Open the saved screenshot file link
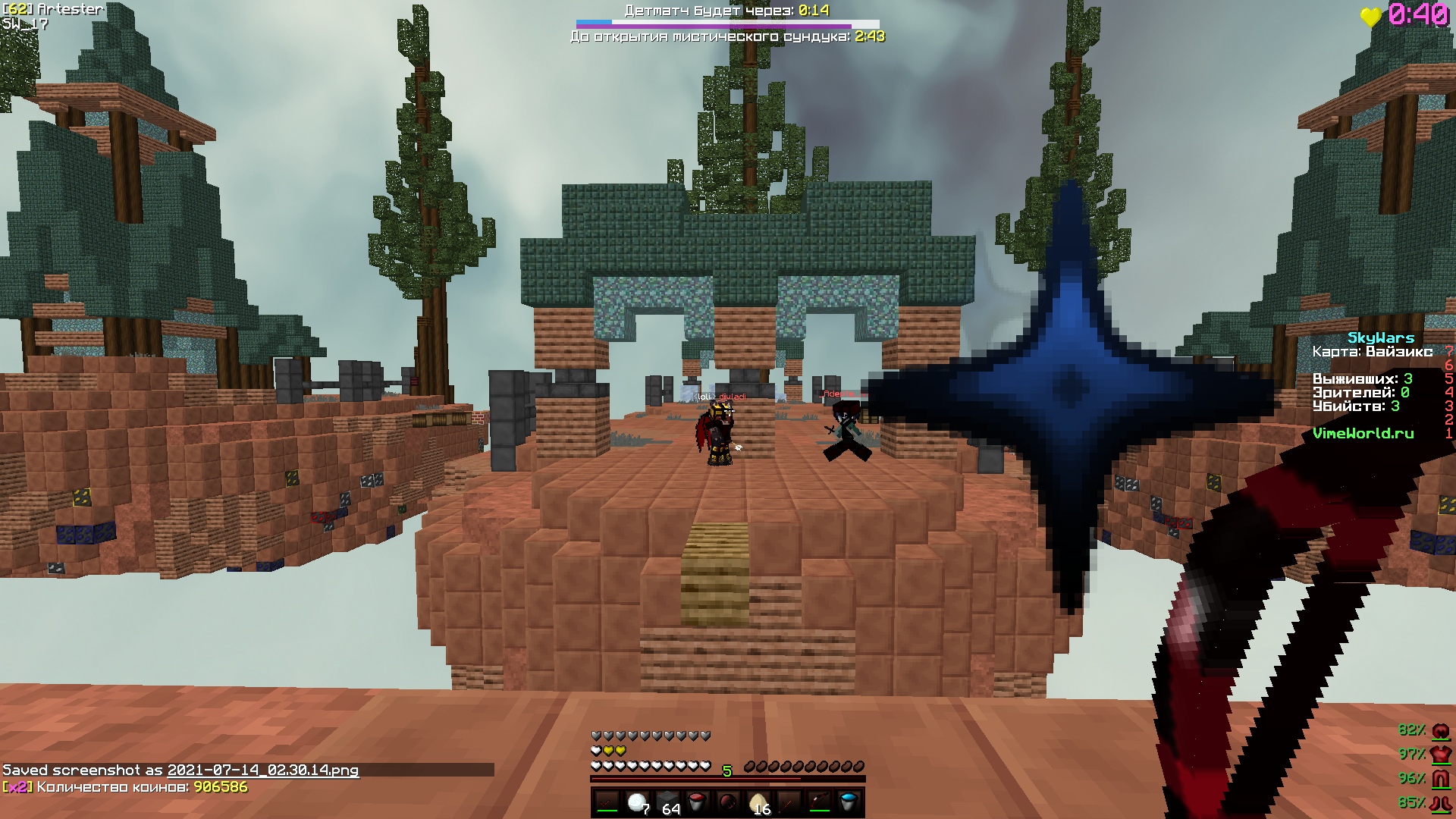Image resolution: width=1456 pixels, height=819 pixels. tap(262, 770)
